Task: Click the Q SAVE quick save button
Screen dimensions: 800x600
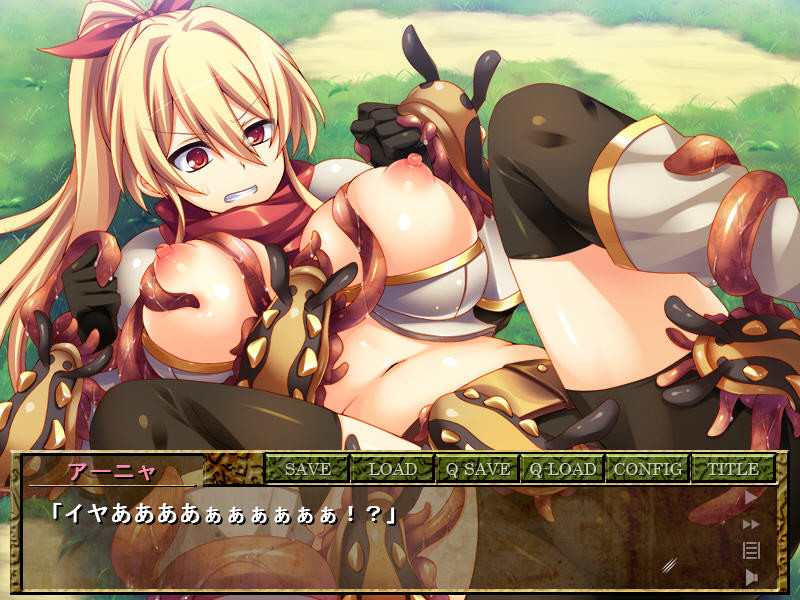Action: pyautogui.click(x=477, y=468)
